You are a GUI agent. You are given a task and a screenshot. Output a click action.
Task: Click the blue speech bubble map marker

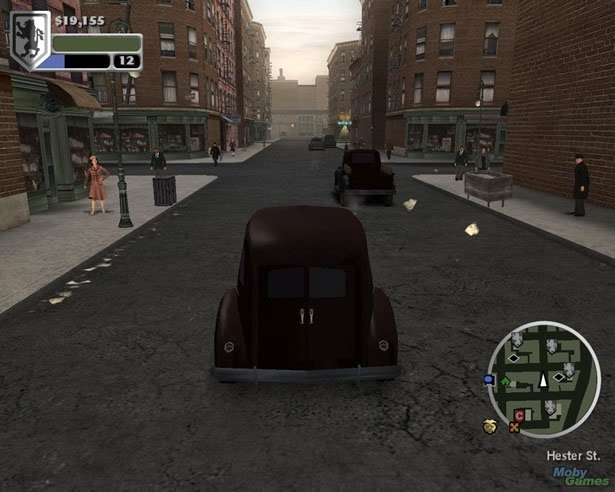click(x=489, y=380)
